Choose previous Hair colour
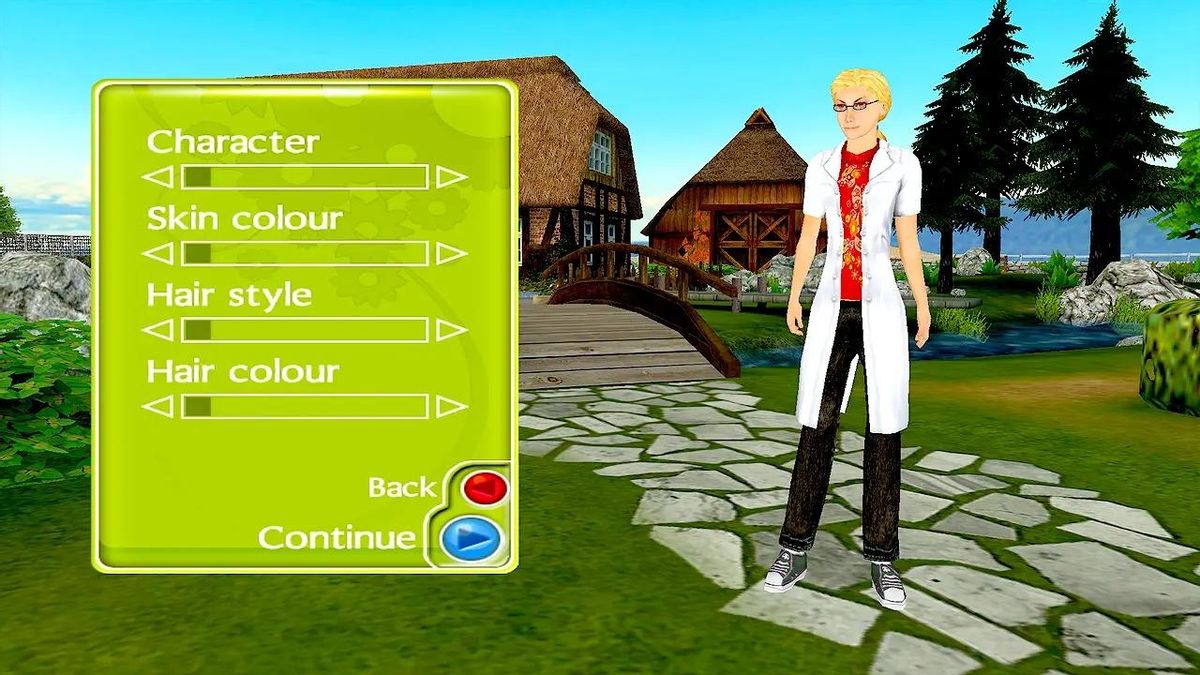Image resolution: width=1200 pixels, height=675 pixels. pos(158,407)
